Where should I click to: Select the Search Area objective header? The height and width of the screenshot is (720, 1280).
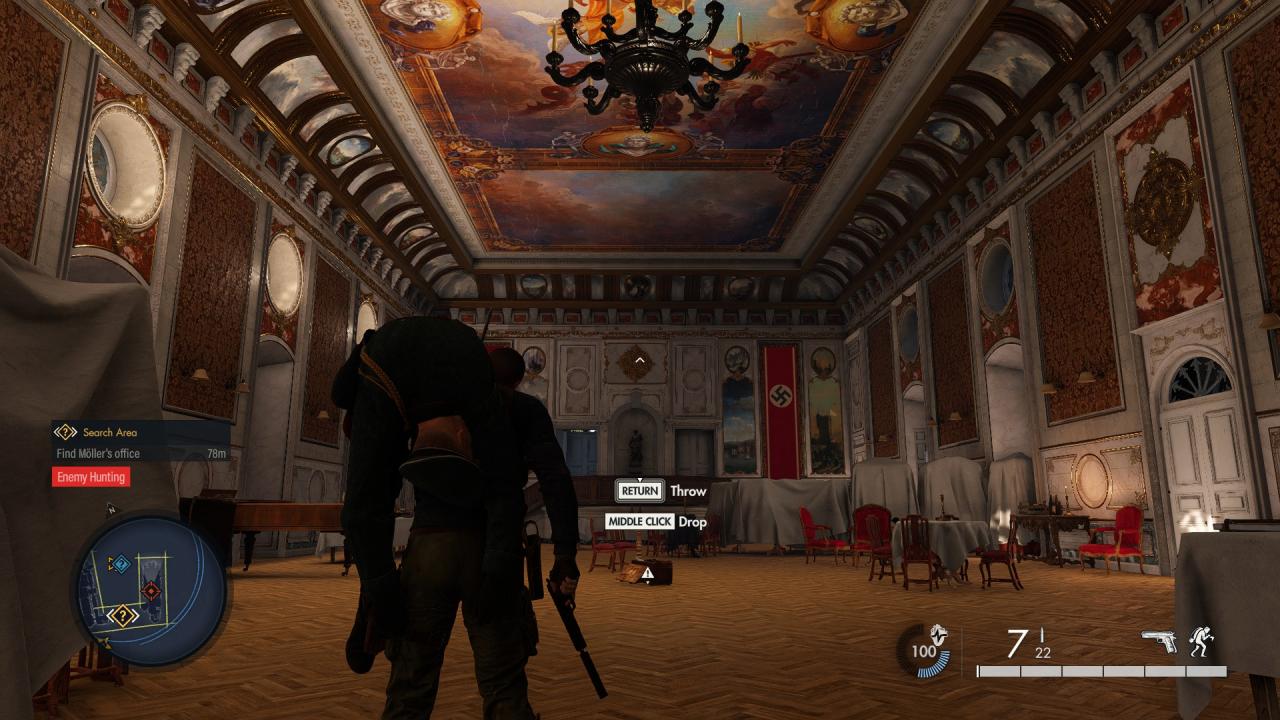pyautogui.click(x=110, y=432)
